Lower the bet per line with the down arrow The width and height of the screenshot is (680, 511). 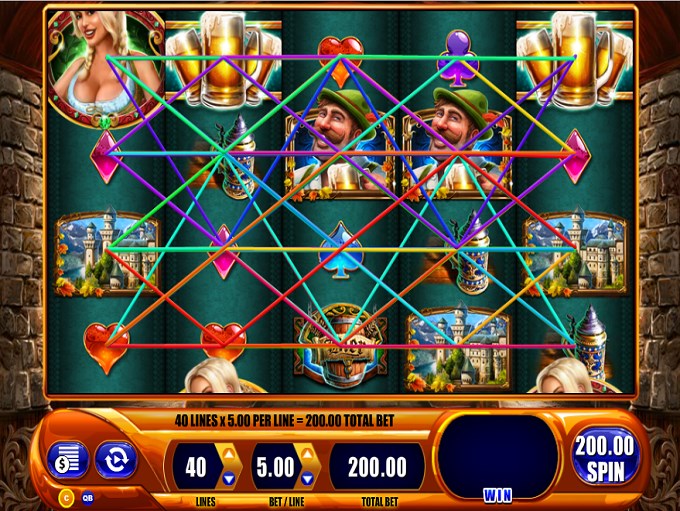coord(309,478)
